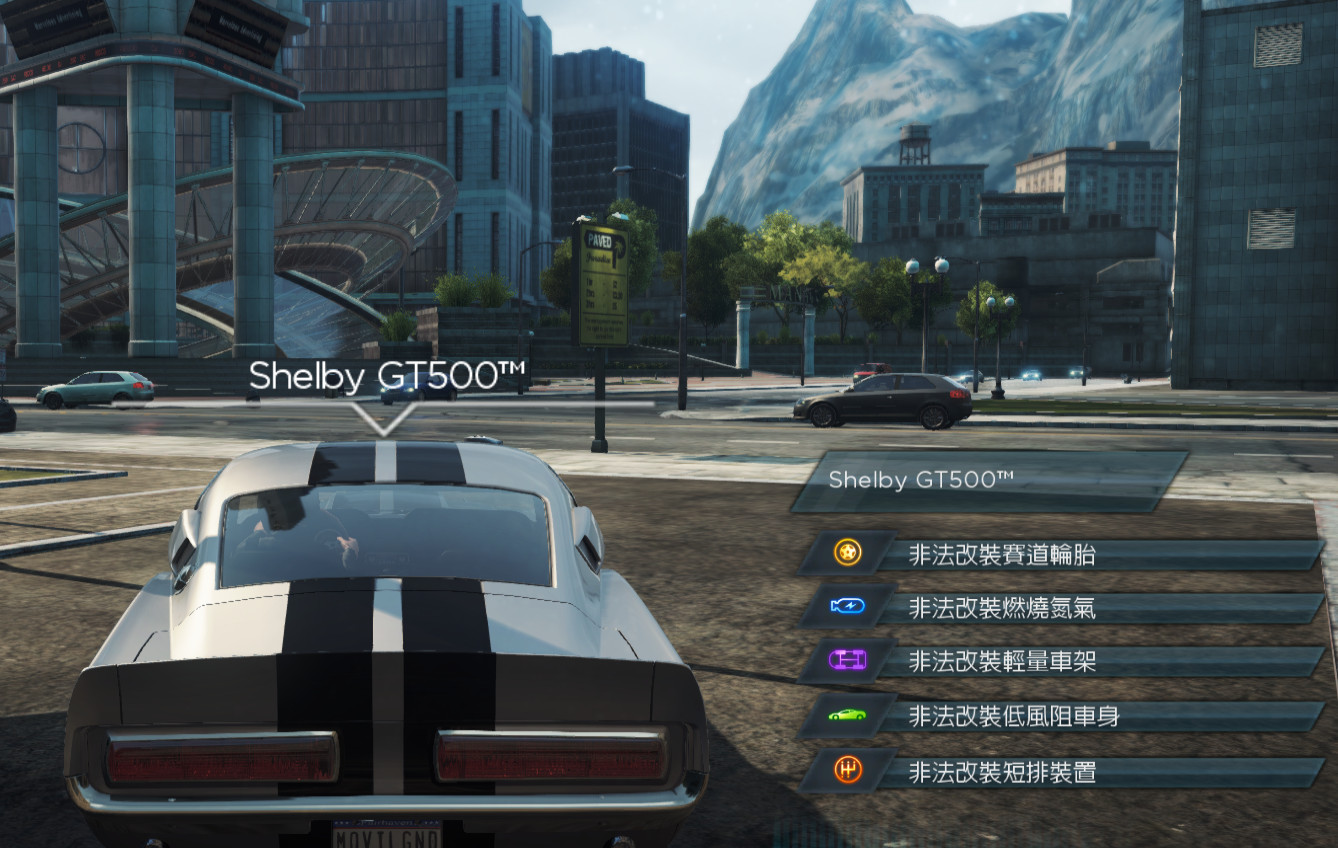Click the orange gear shifter icon
The width and height of the screenshot is (1338, 848).
point(847,770)
